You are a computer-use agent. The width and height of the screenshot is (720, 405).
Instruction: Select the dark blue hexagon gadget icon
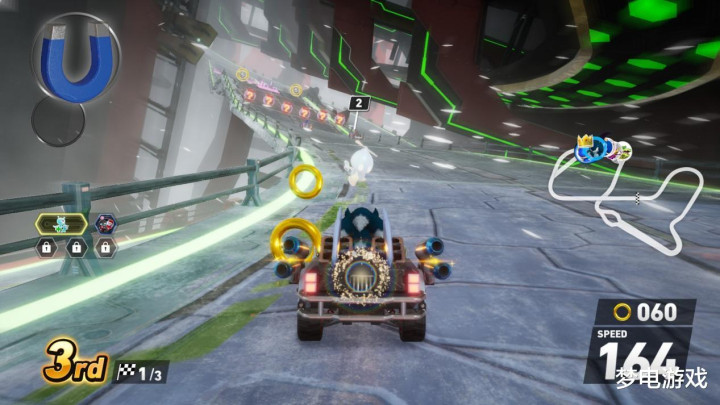click(x=106, y=224)
